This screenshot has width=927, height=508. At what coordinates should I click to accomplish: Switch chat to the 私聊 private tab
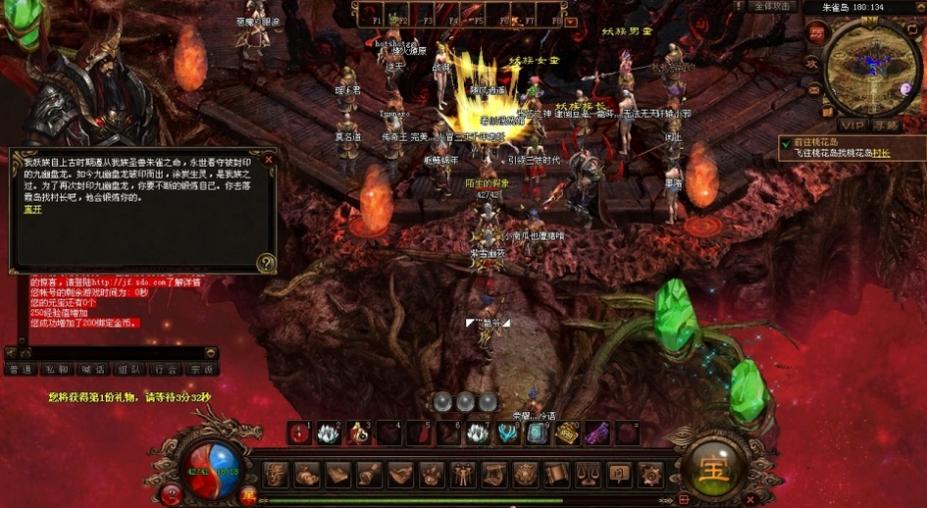tap(57, 369)
